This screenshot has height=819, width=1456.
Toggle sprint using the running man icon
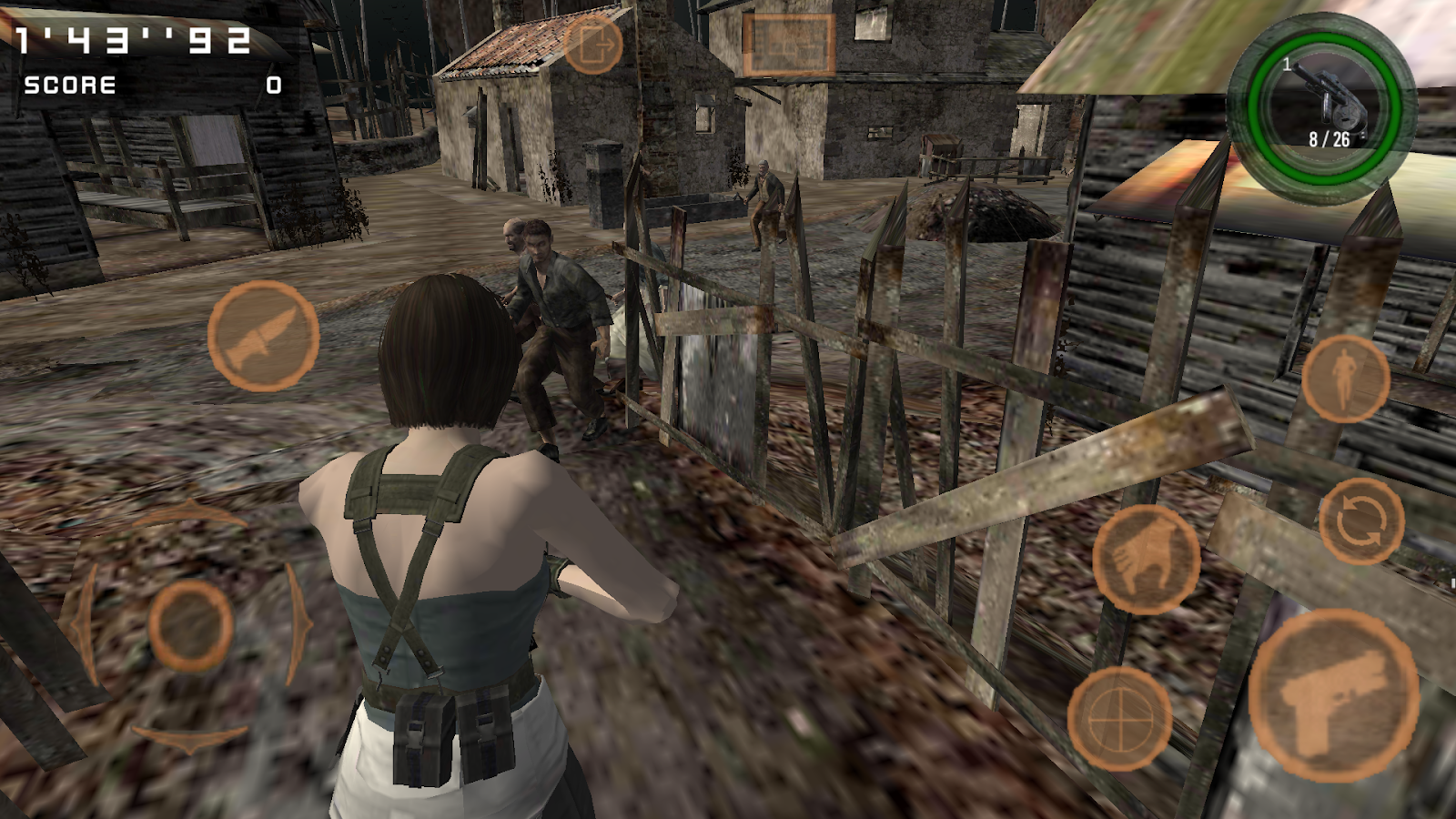point(1344,382)
